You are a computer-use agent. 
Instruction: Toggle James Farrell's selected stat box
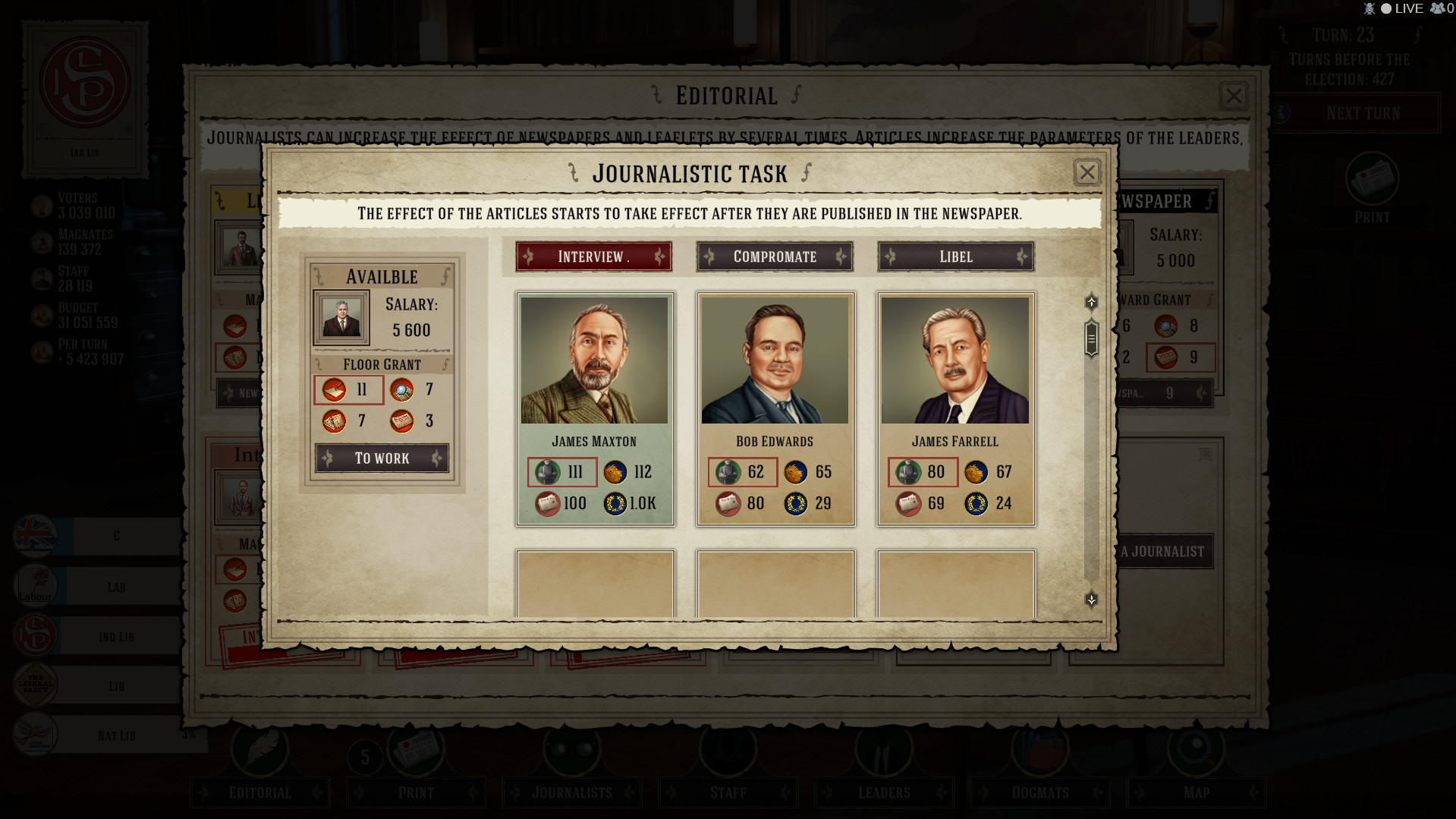click(923, 472)
